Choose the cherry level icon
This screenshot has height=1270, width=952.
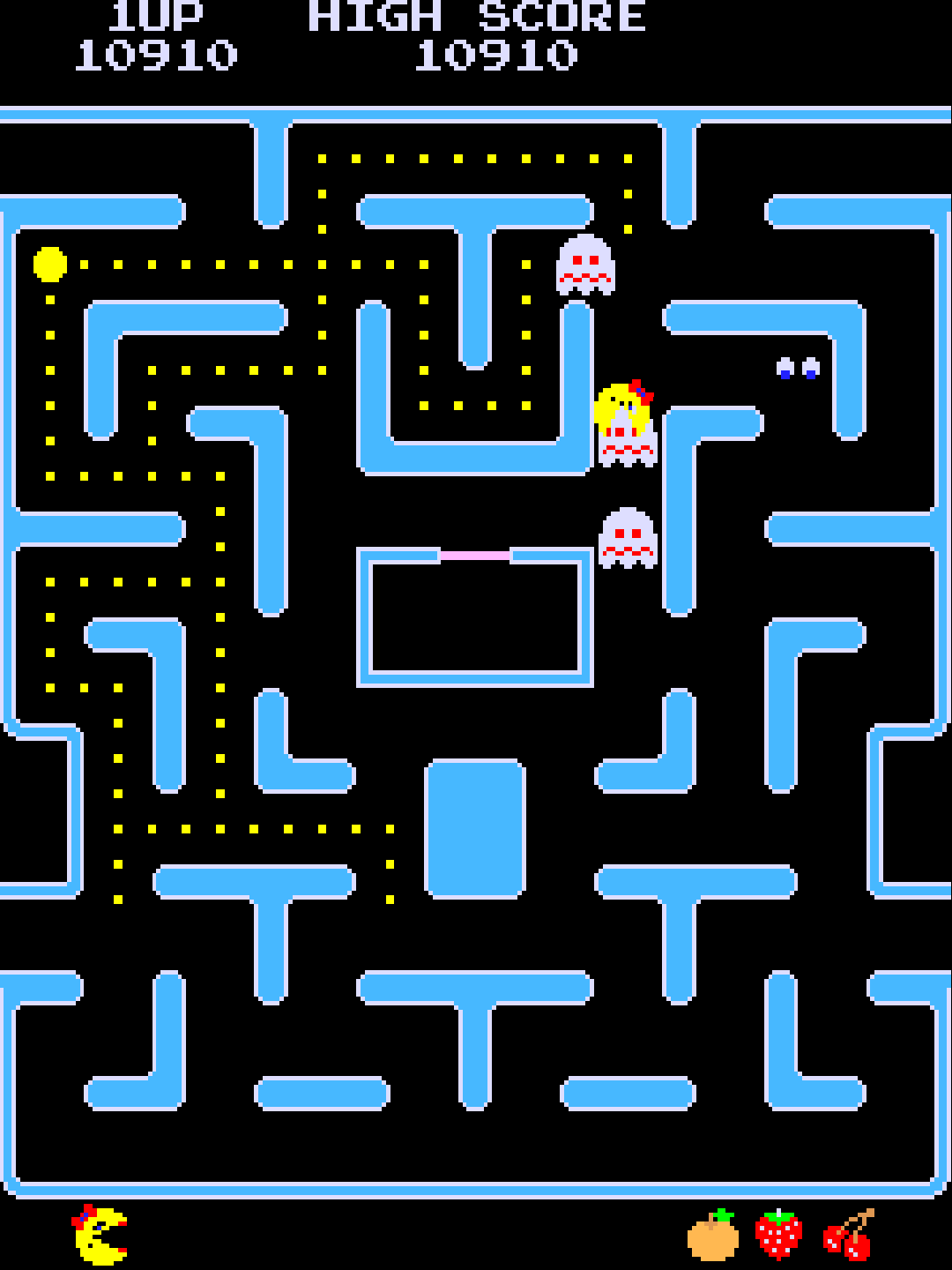tap(849, 1236)
